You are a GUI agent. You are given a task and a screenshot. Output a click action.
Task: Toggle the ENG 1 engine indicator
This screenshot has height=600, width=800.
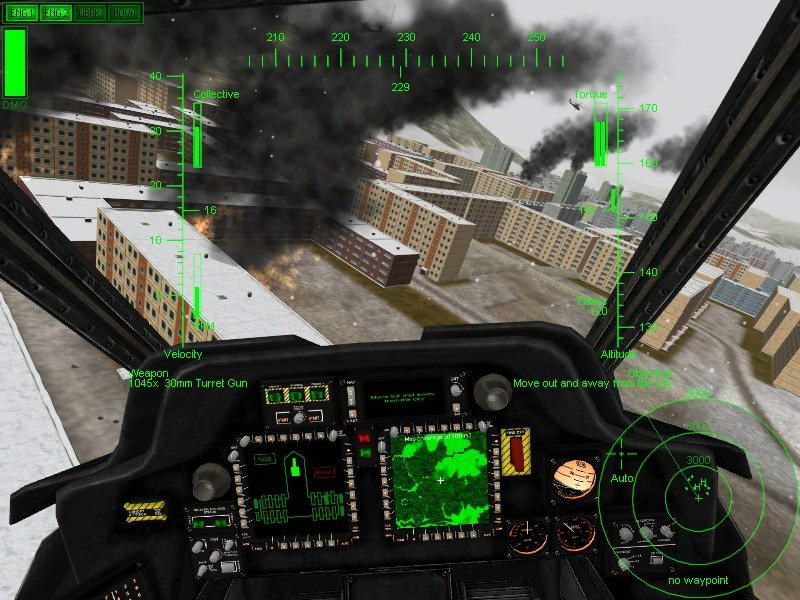coord(19,13)
